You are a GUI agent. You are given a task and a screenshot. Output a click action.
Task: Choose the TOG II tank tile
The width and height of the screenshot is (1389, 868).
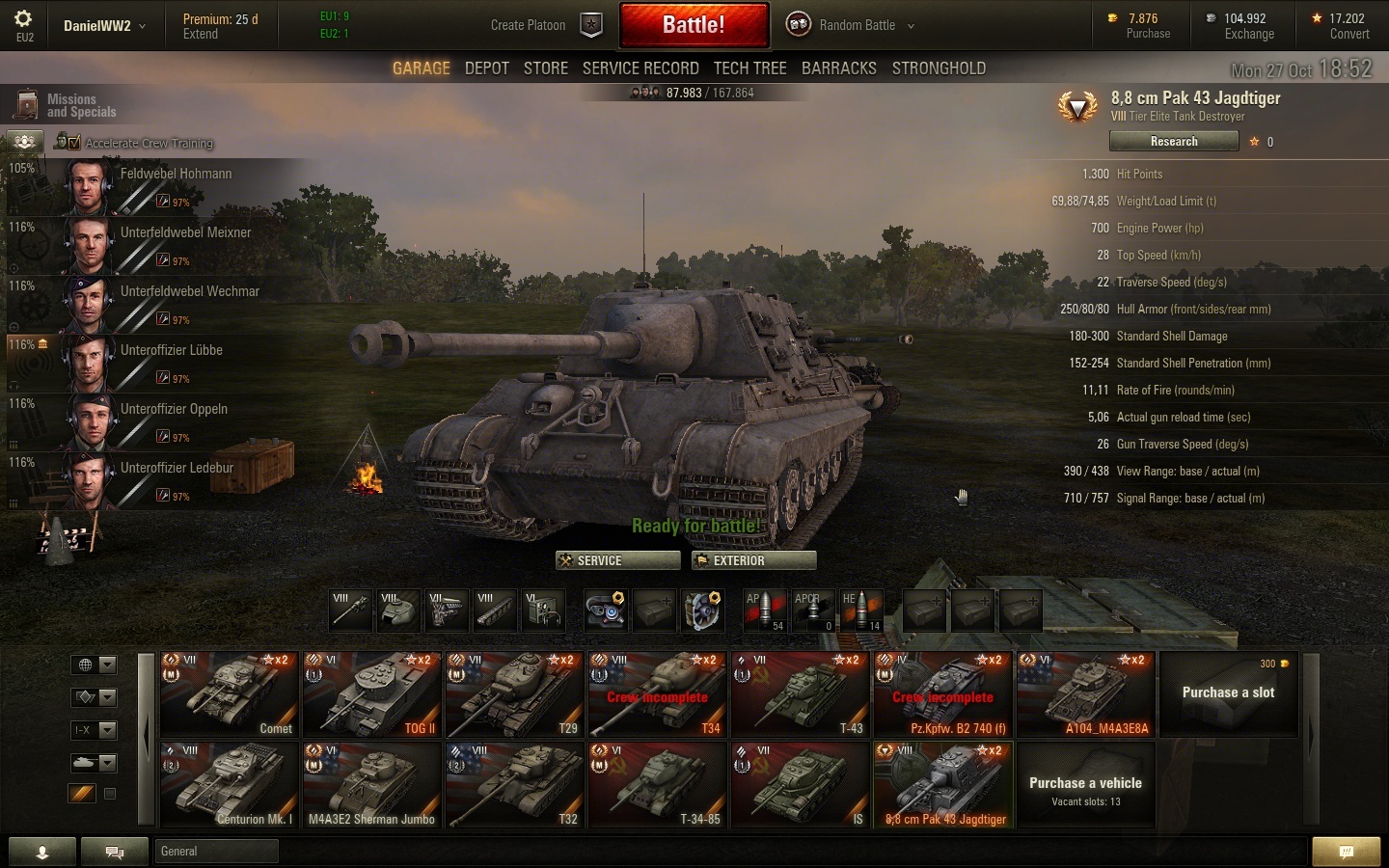[372, 694]
